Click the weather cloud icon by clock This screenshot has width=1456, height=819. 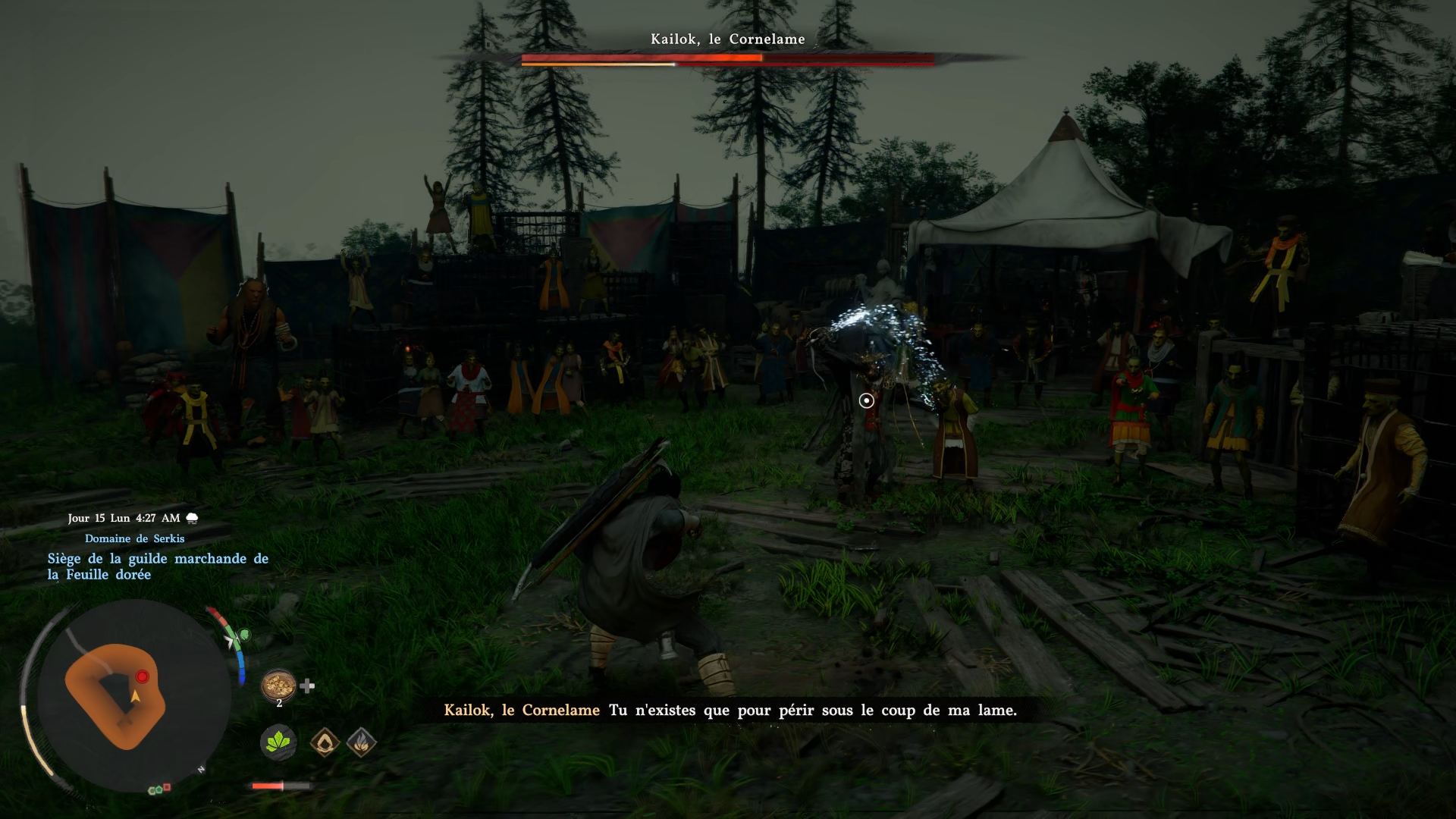[x=193, y=519]
